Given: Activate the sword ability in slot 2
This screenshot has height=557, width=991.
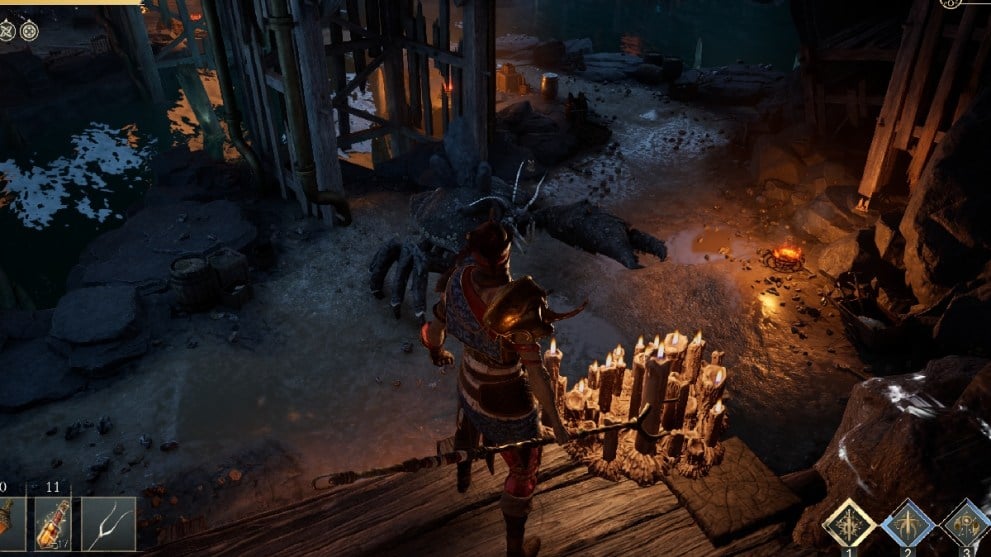Looking at the screenshot, I should [908, 523].
